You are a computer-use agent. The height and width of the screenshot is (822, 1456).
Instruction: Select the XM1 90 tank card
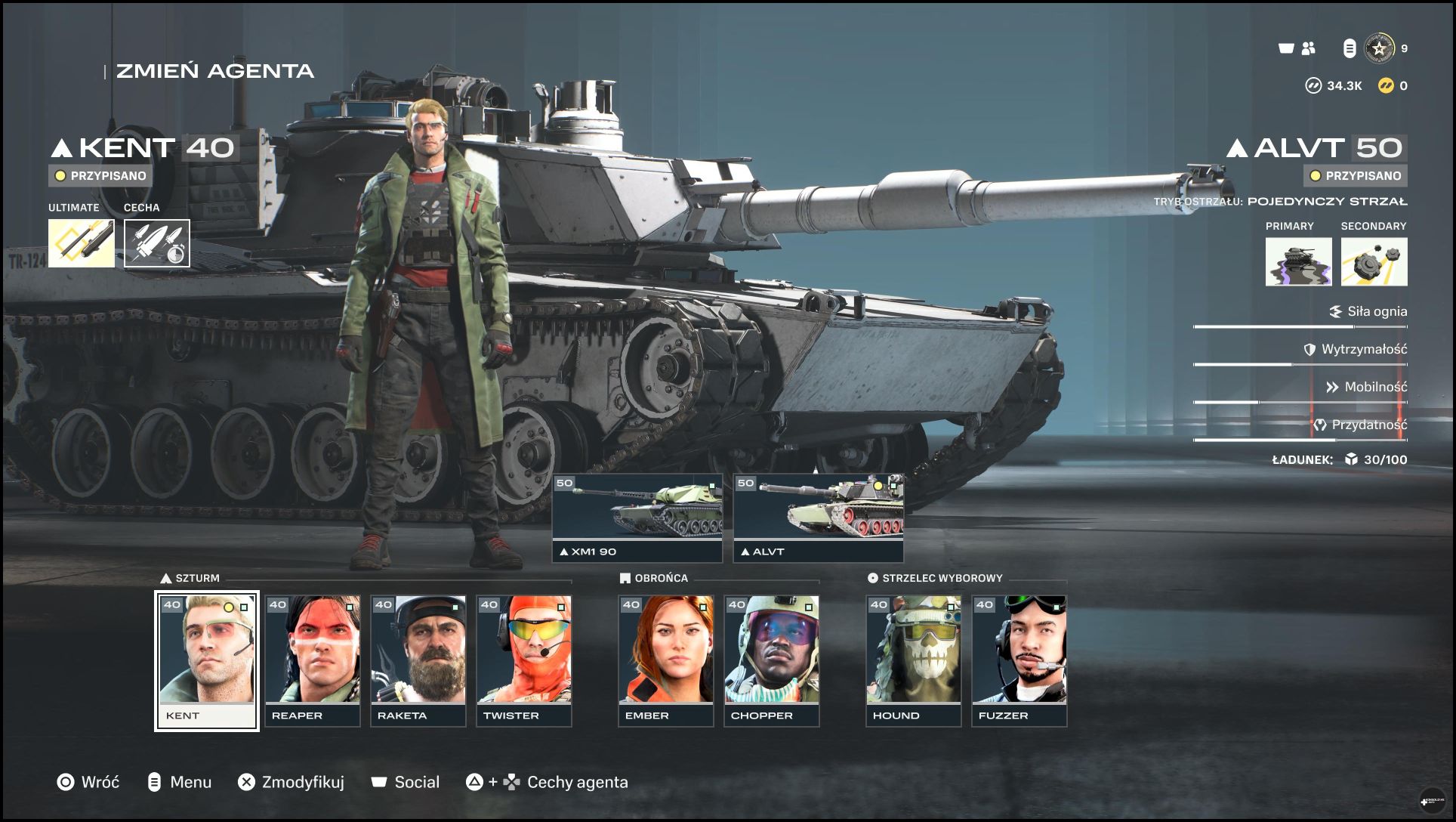pos(637,518)
